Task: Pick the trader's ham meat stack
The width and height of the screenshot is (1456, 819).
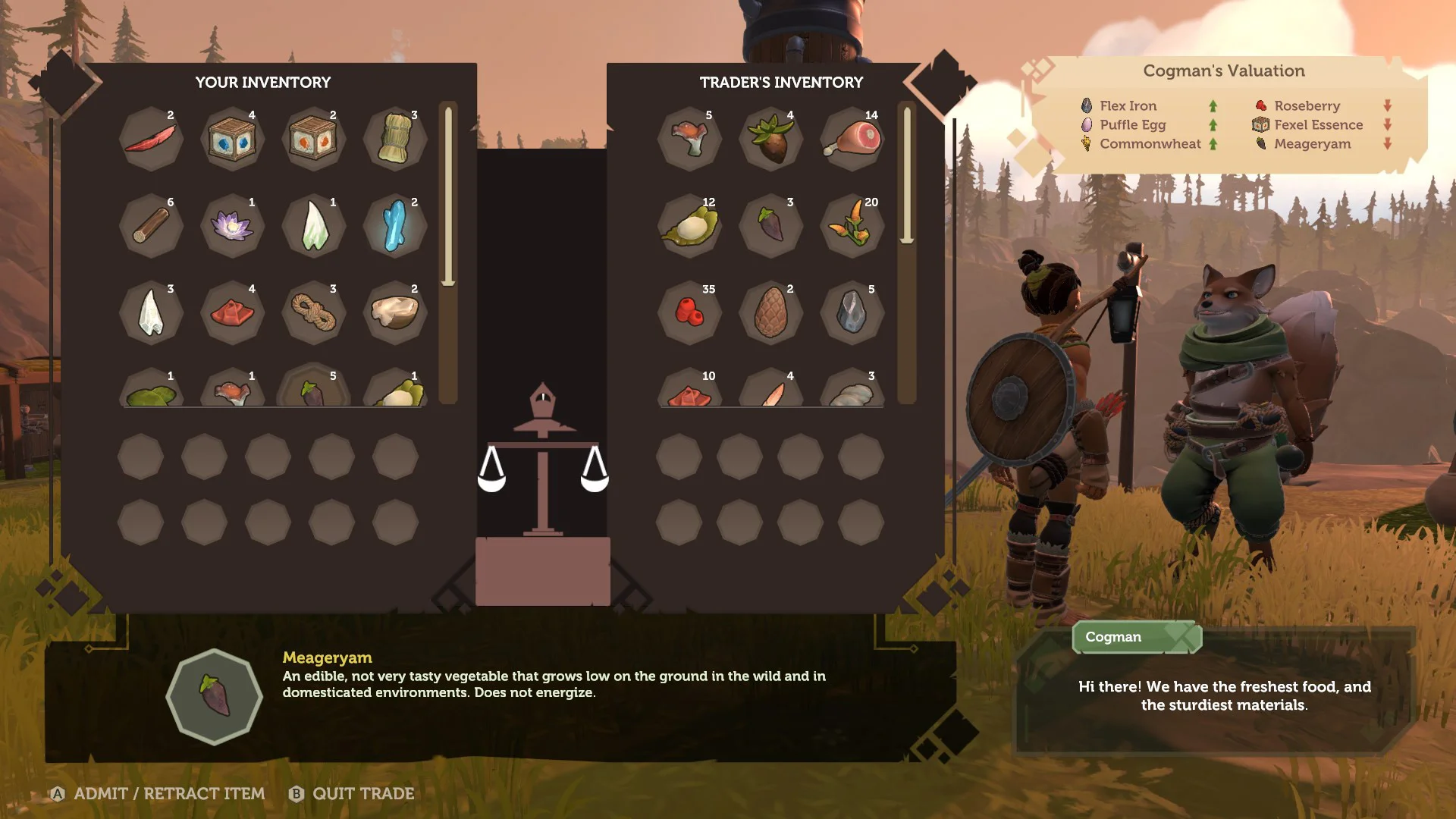Action: tap(852, 140)
